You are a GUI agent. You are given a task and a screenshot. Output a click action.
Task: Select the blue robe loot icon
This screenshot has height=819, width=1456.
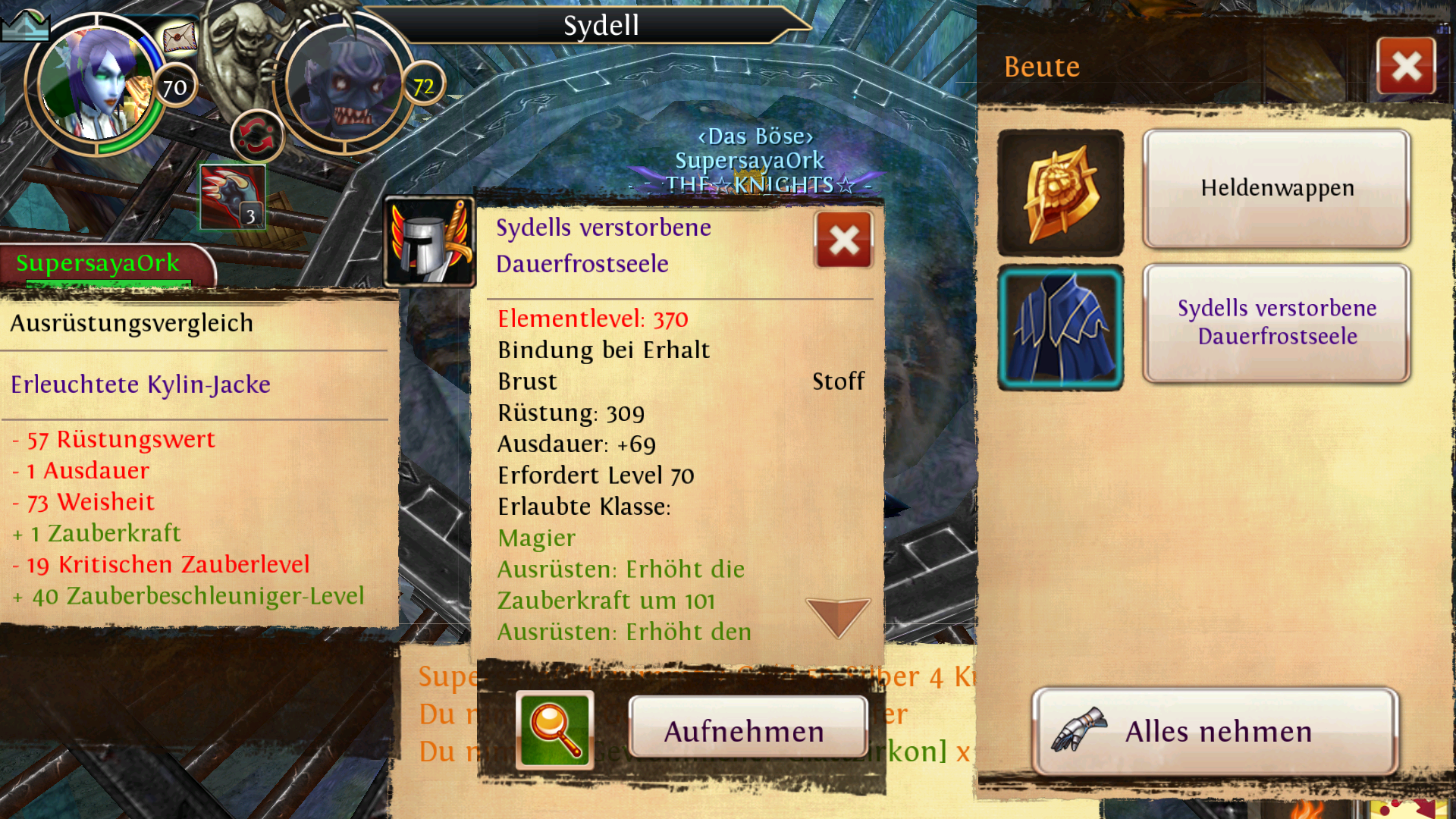(1060, 328)
